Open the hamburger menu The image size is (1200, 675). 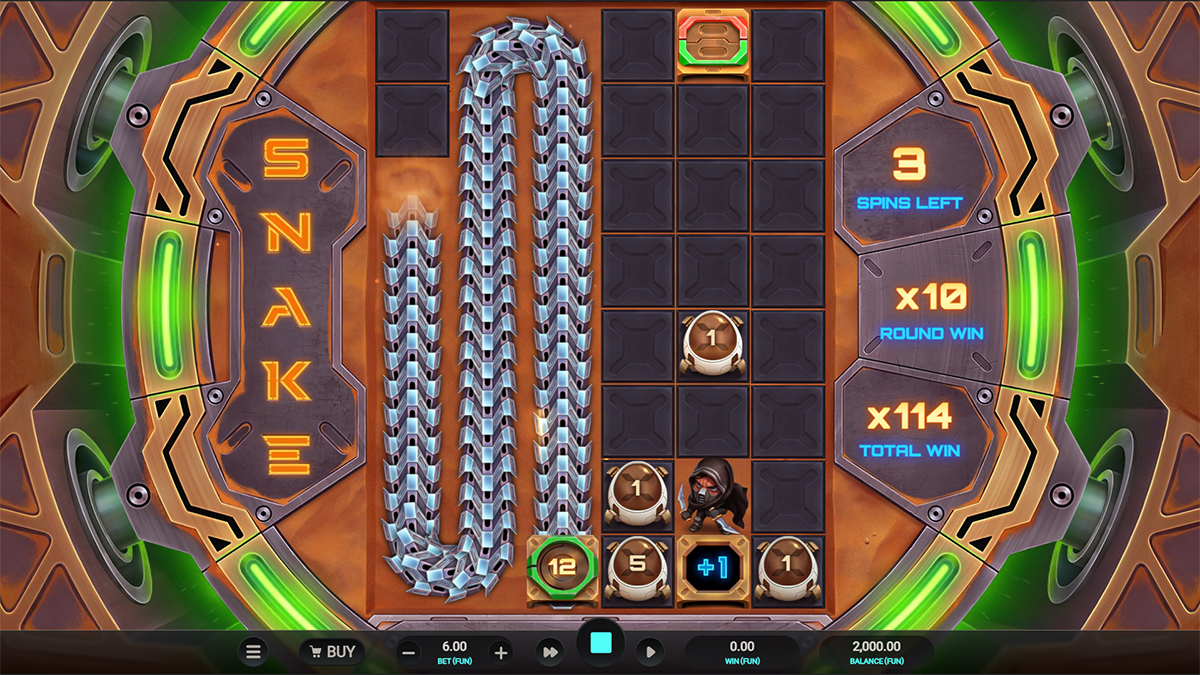click(253, 652)
